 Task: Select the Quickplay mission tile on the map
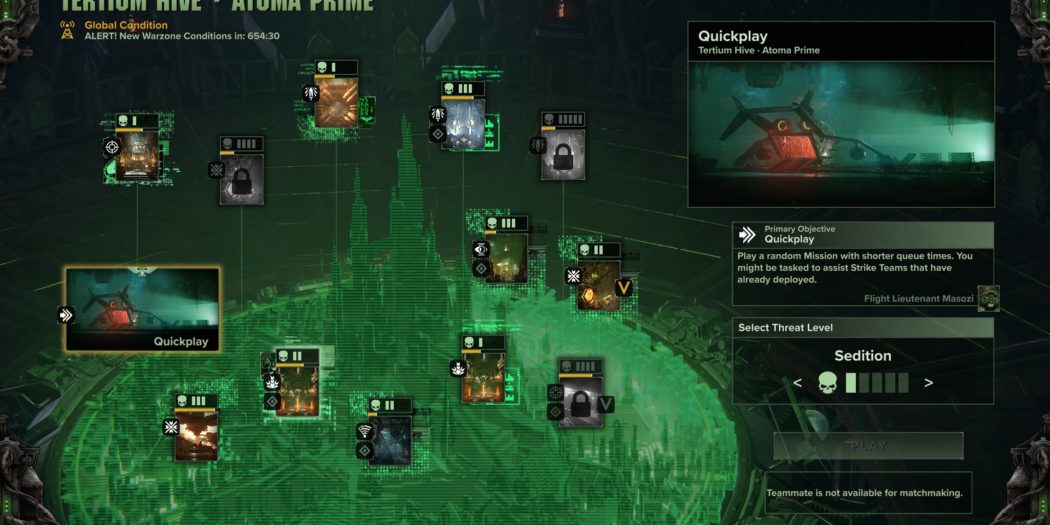[x=142, y=309]
